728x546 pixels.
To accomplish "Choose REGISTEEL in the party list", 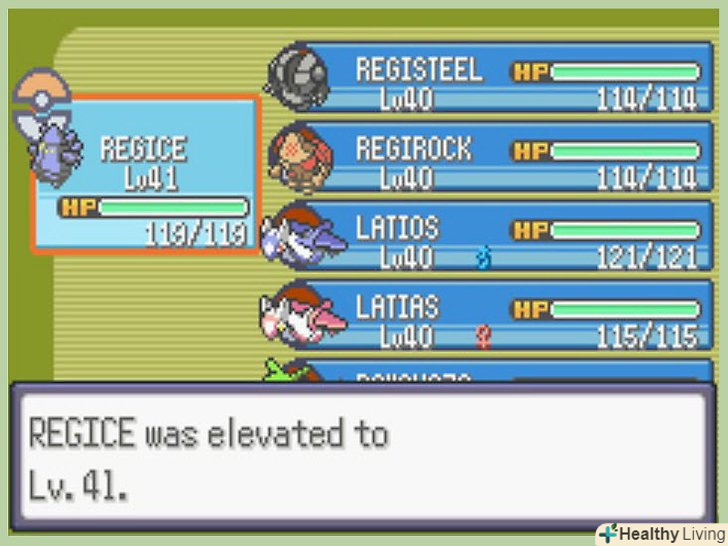I will pos(500,82).
